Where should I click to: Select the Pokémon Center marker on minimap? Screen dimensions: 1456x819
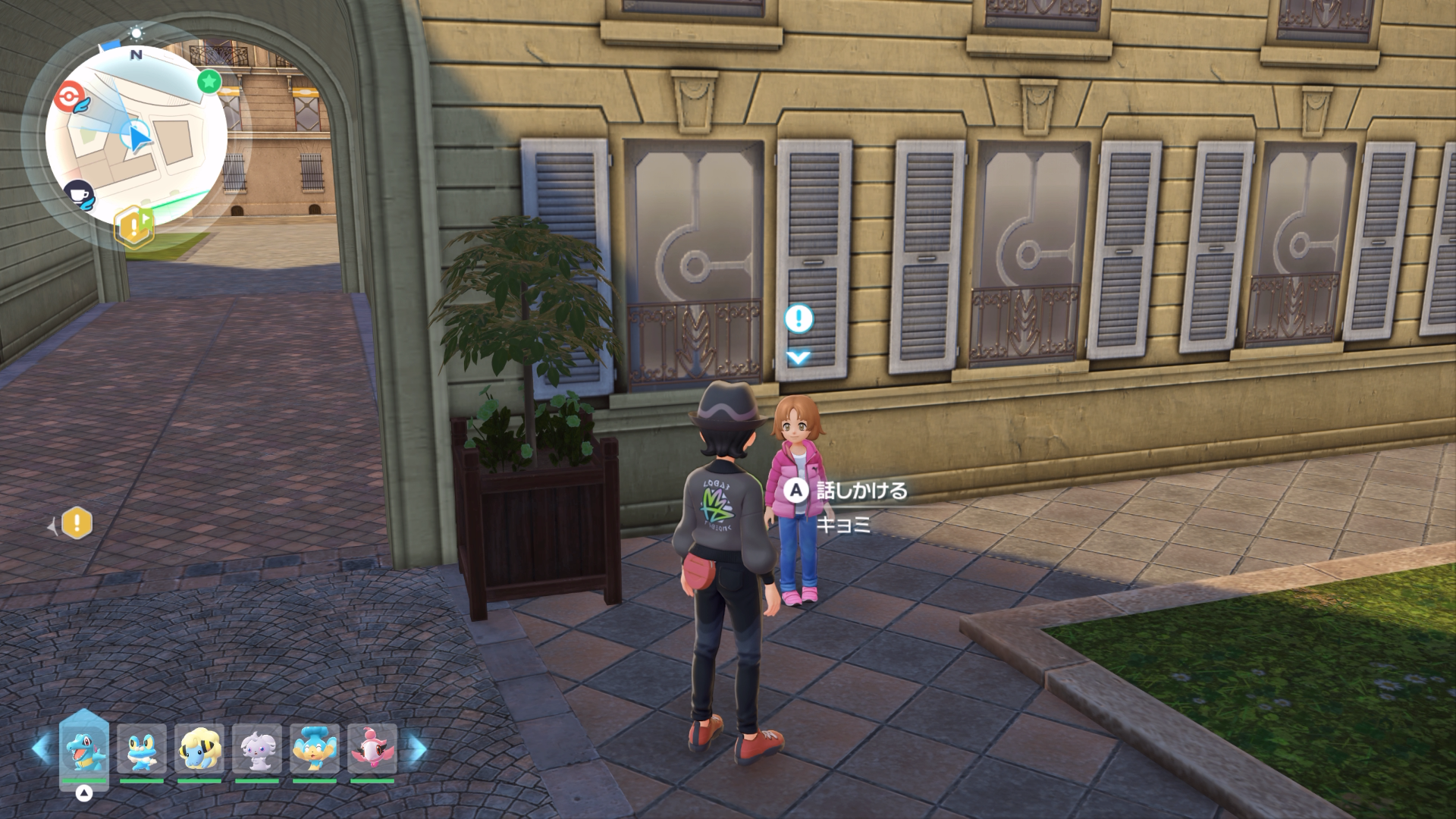coord(69,96)
